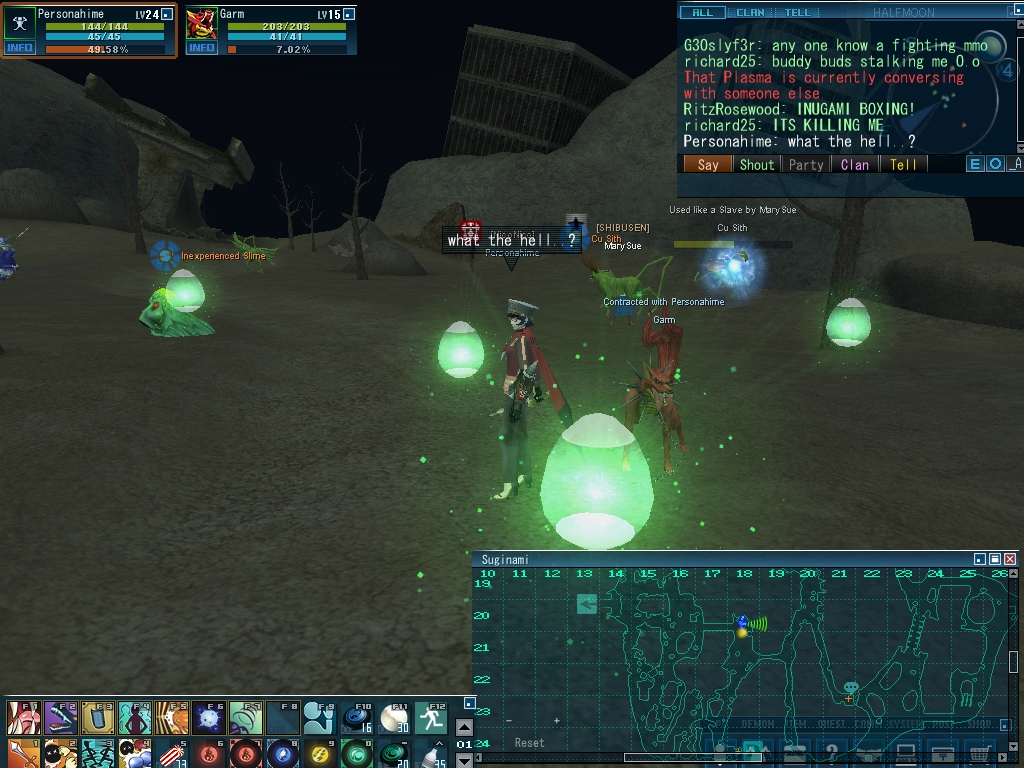Activate the blue spiky burst skill on F6
Viewport: 1024px width, 768px height.
pos(209,718)
